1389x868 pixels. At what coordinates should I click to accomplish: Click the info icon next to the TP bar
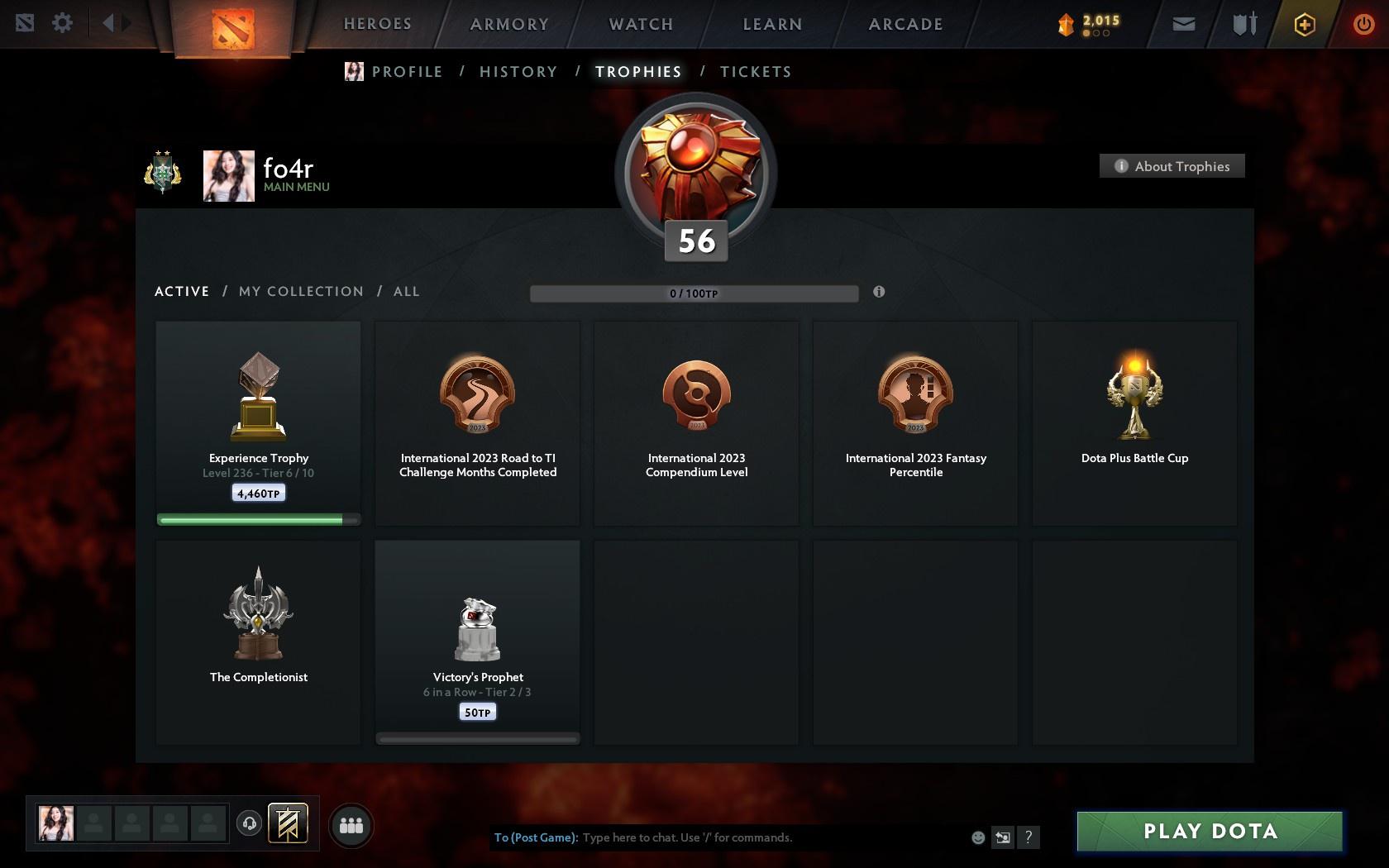point(879,292)
